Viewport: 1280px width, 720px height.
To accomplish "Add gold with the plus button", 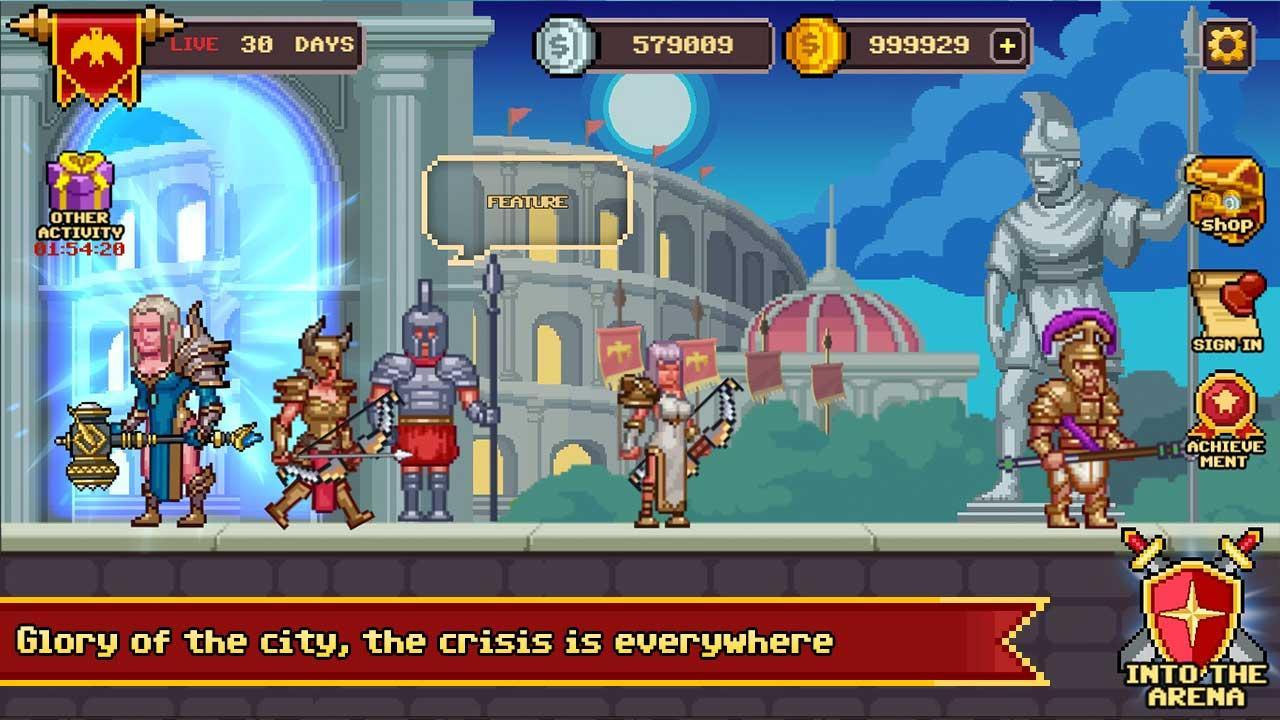I will pos(1009,44).
